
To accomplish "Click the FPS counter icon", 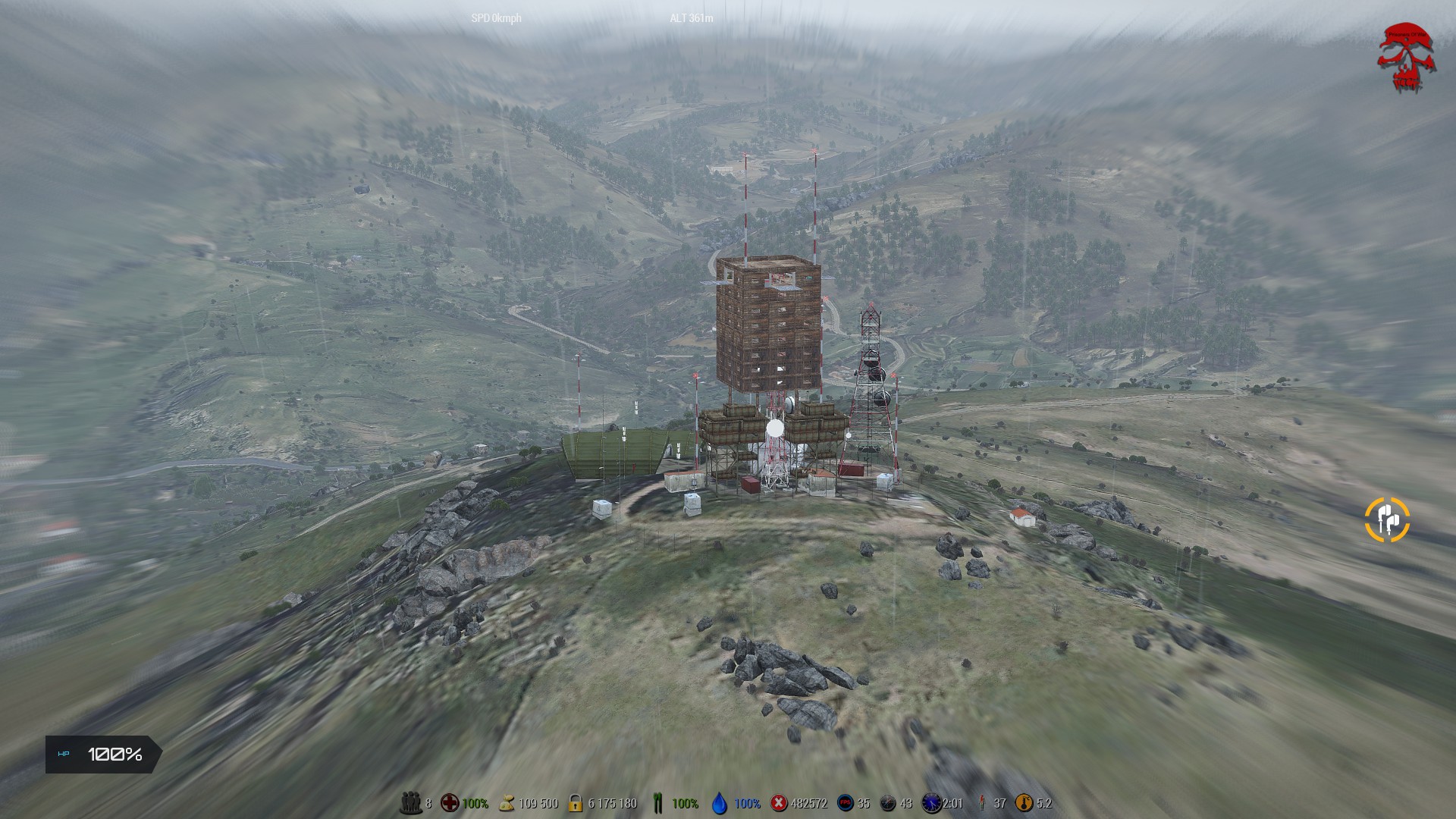I will coord(845,803).
